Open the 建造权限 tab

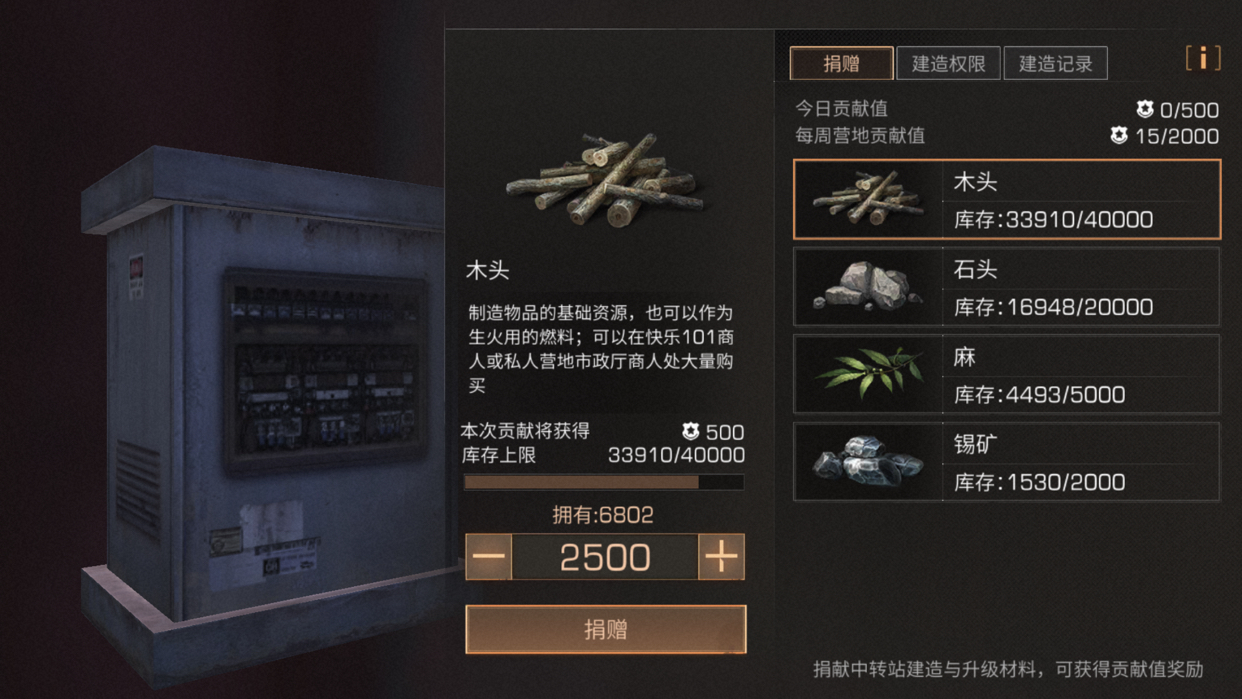coord(948,64)
